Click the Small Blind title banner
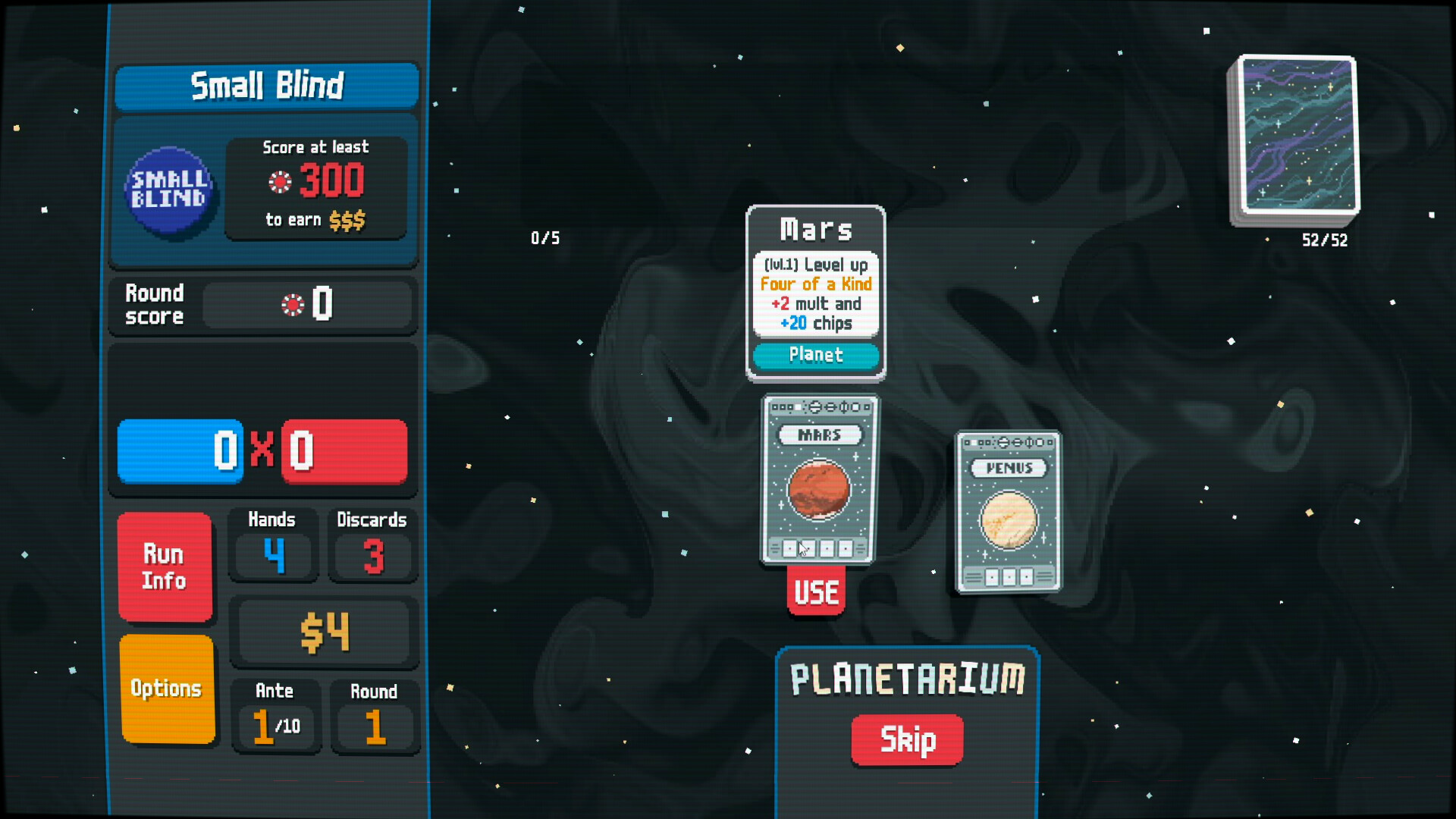1456x819 pixels. [x=267, y=86]
